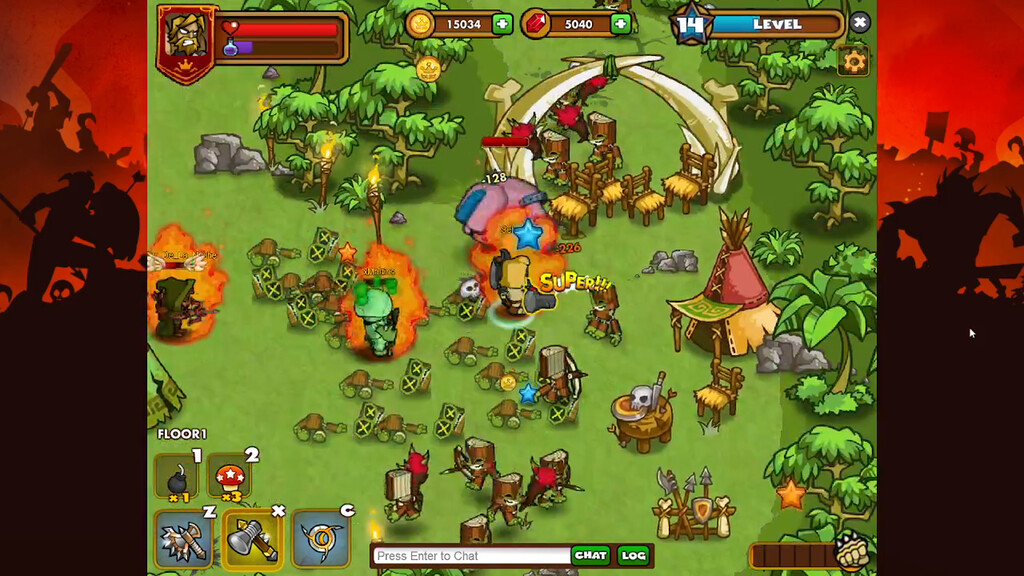Use the red mushroom item slot
This screenshot has height=576, width=1024.
tap(231, 477)
